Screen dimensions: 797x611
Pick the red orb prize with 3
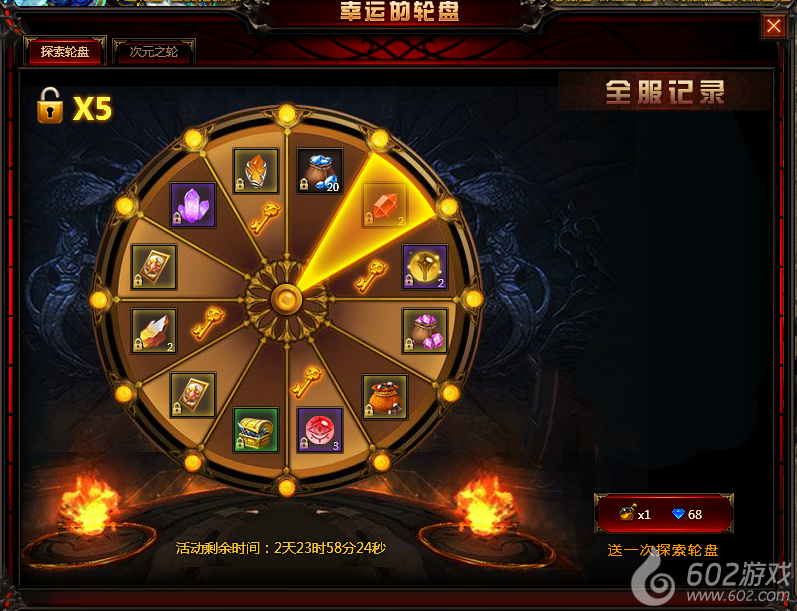319,430
